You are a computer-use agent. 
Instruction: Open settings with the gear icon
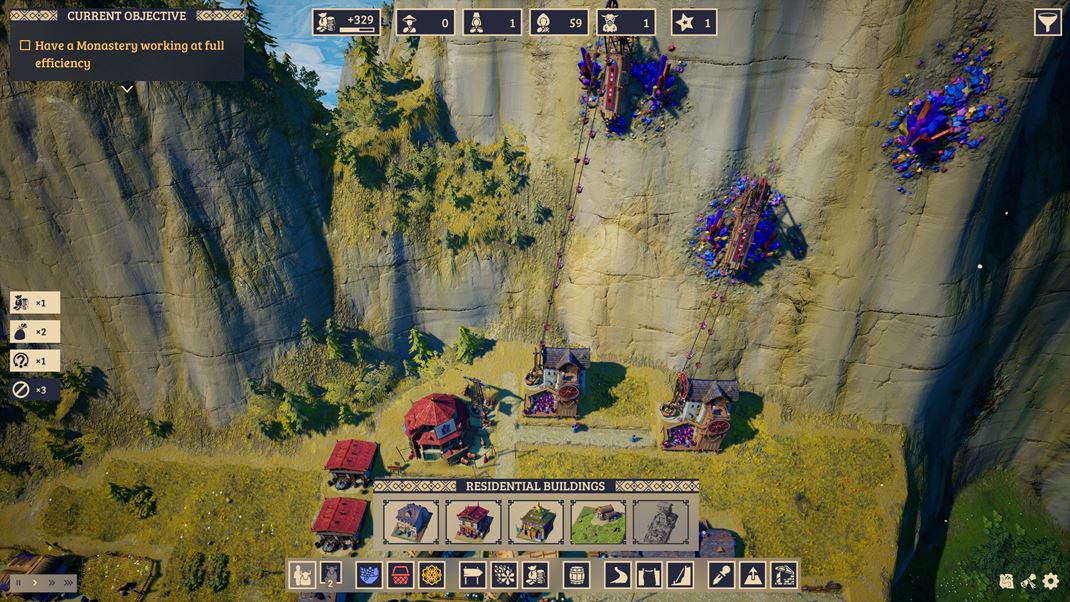[x=1050, y=581]
